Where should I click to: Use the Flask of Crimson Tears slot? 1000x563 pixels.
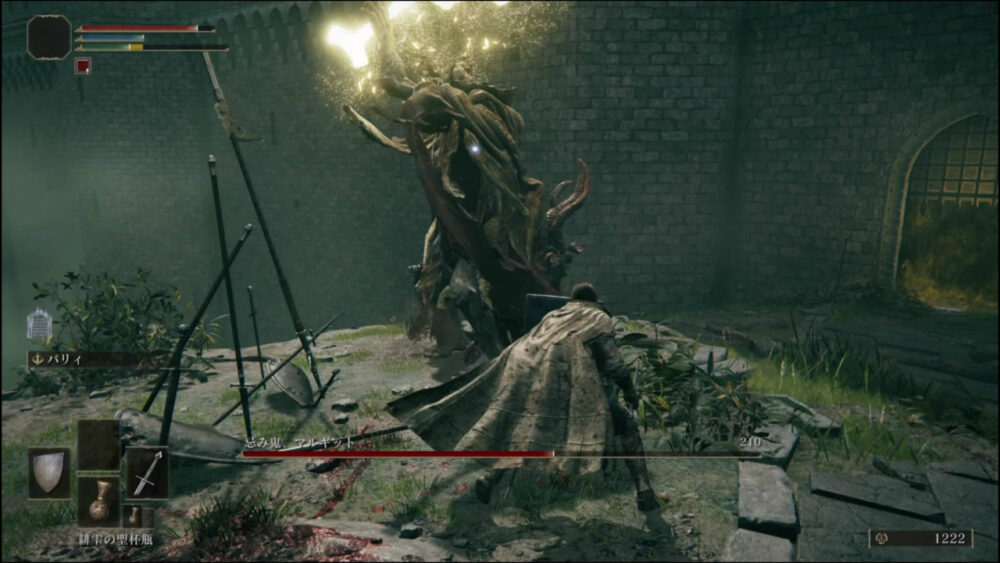tap(99, 501)
